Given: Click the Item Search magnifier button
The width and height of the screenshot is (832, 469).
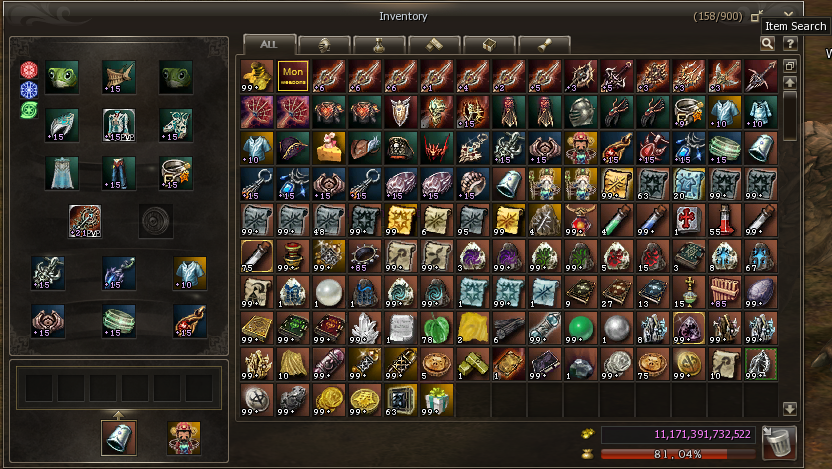Looking at the screenshot, I should [767, 44].
